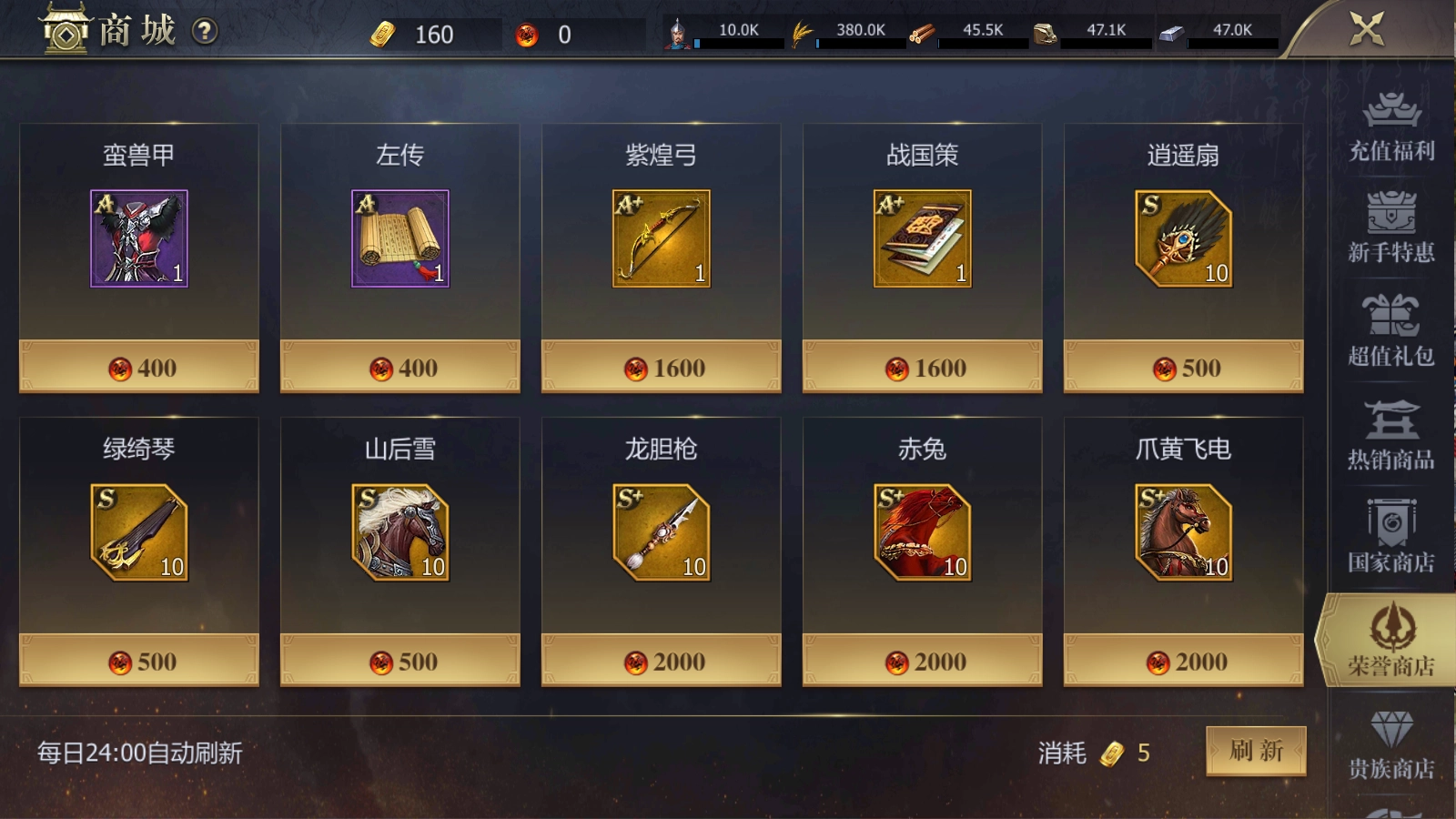
Task: Click the gold ingot currency icon
Action: pyautogui.click(x=385, y=33)
